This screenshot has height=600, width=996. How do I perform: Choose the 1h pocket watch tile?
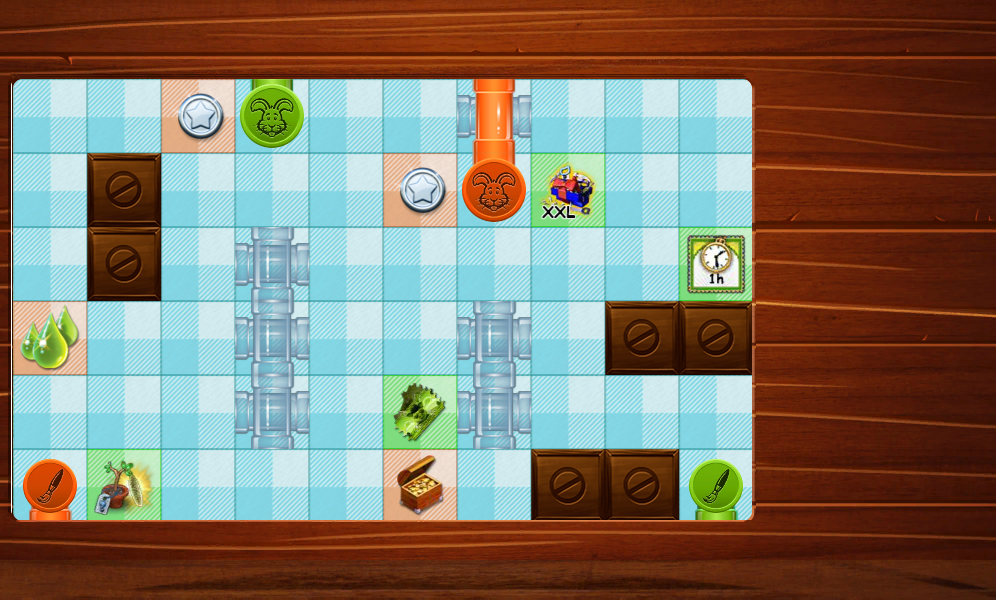point(716,264)
